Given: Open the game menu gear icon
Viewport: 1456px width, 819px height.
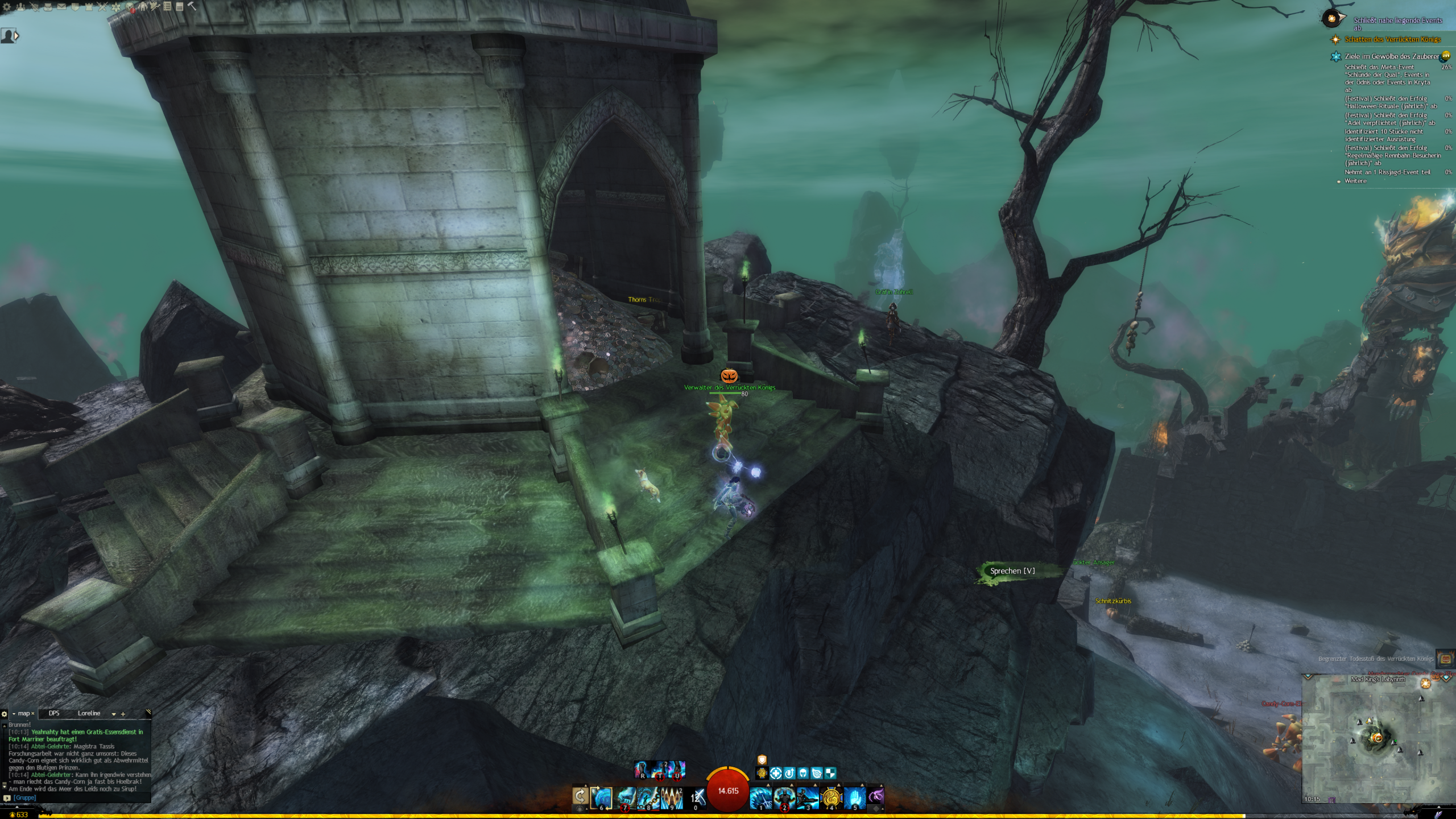Looking at the screenshot, I should pos(7,7).
